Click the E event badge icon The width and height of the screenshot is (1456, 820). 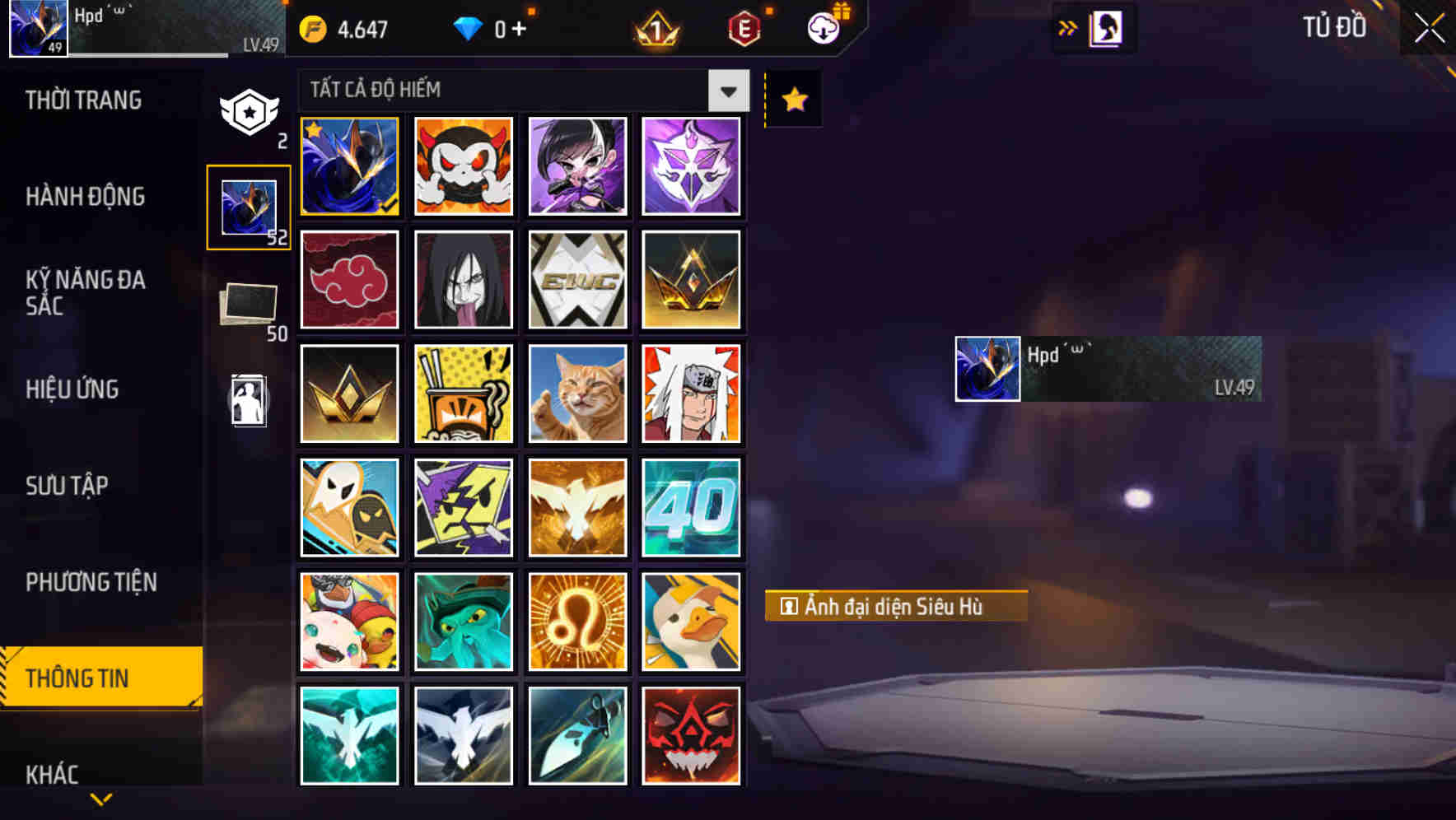744,26
